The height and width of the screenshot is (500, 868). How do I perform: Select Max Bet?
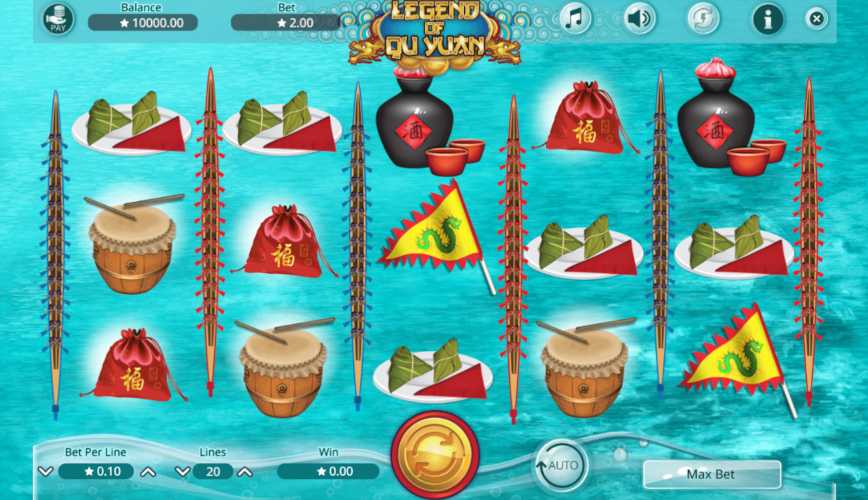(711, 473)
